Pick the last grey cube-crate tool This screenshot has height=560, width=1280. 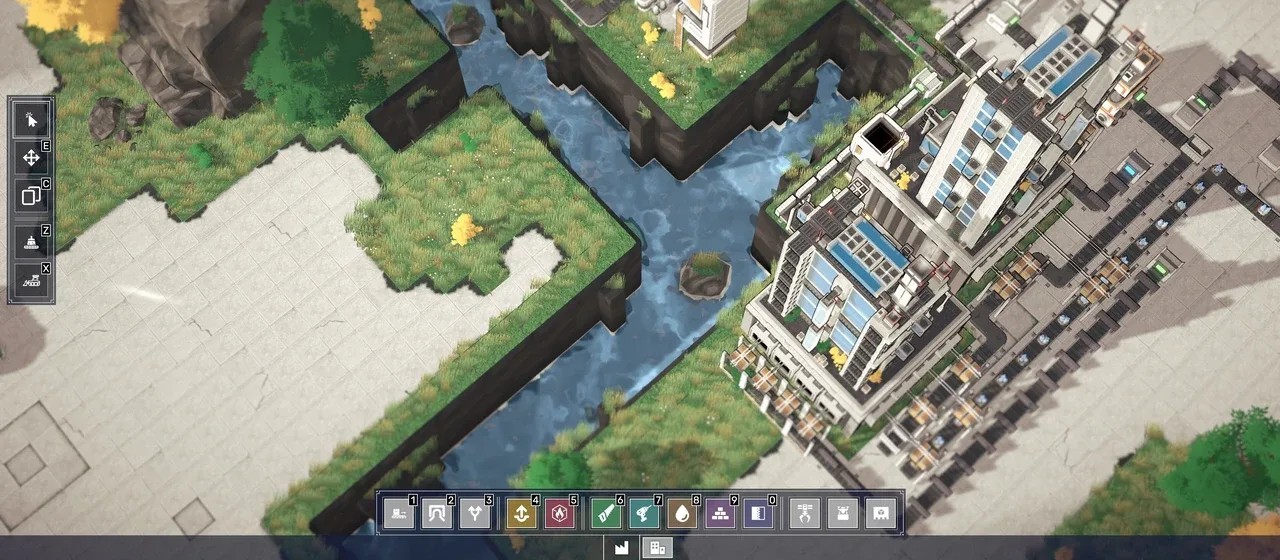[881, 514]
